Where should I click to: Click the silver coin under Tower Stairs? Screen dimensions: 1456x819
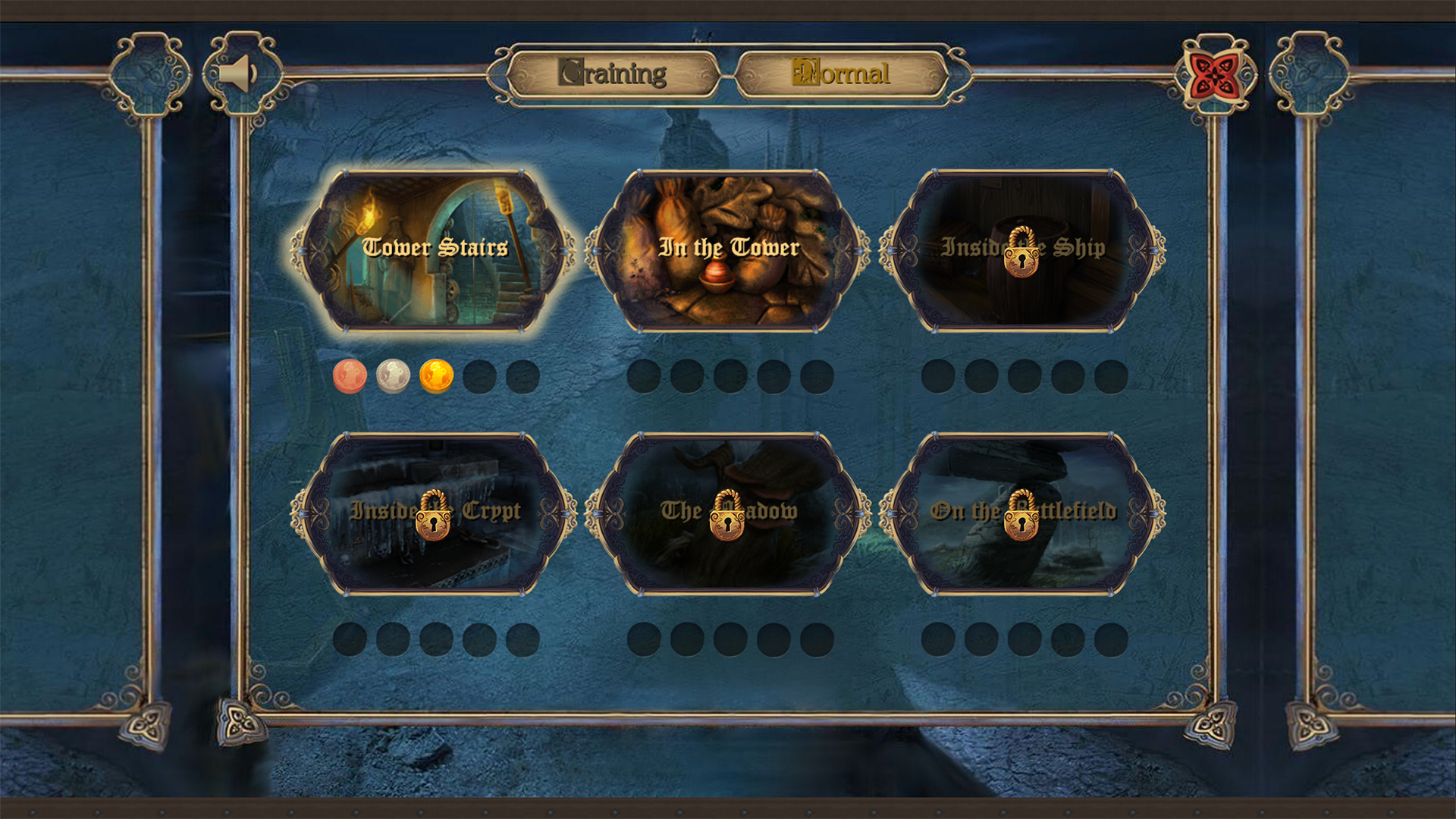(x=391, y=374)
